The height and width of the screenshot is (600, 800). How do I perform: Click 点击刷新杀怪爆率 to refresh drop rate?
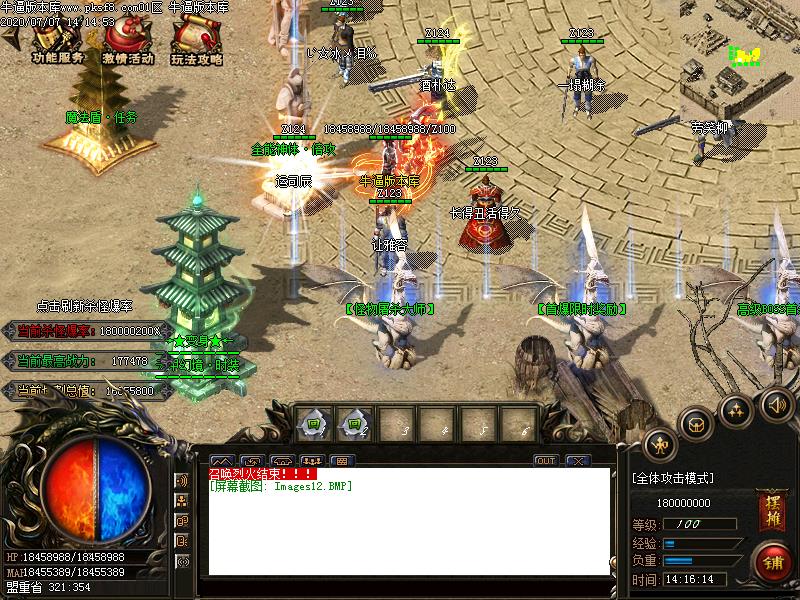click(84, 306)
